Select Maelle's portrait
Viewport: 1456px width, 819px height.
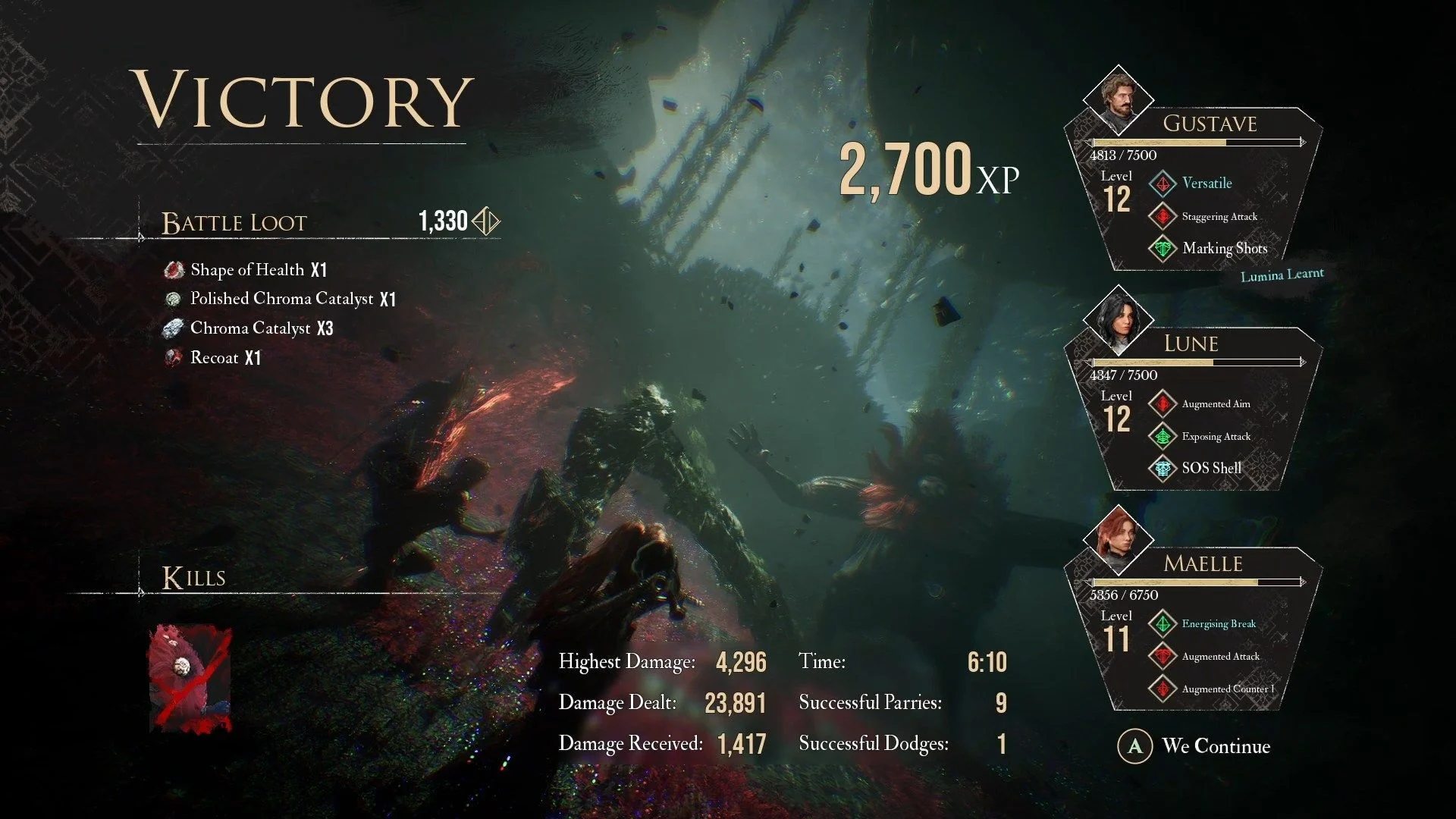1118,538
